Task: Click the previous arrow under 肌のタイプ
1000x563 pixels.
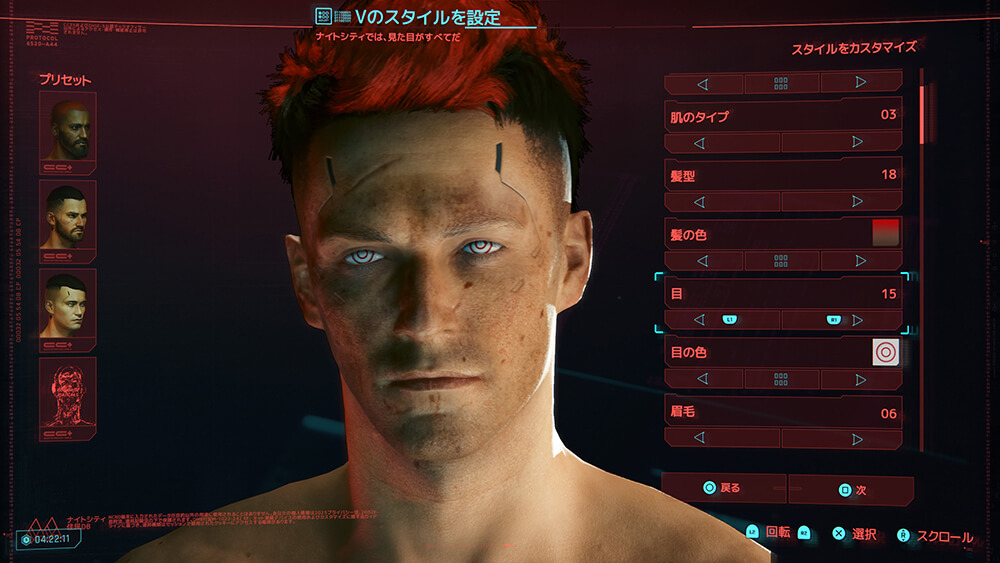Action: tap(699, 143)
